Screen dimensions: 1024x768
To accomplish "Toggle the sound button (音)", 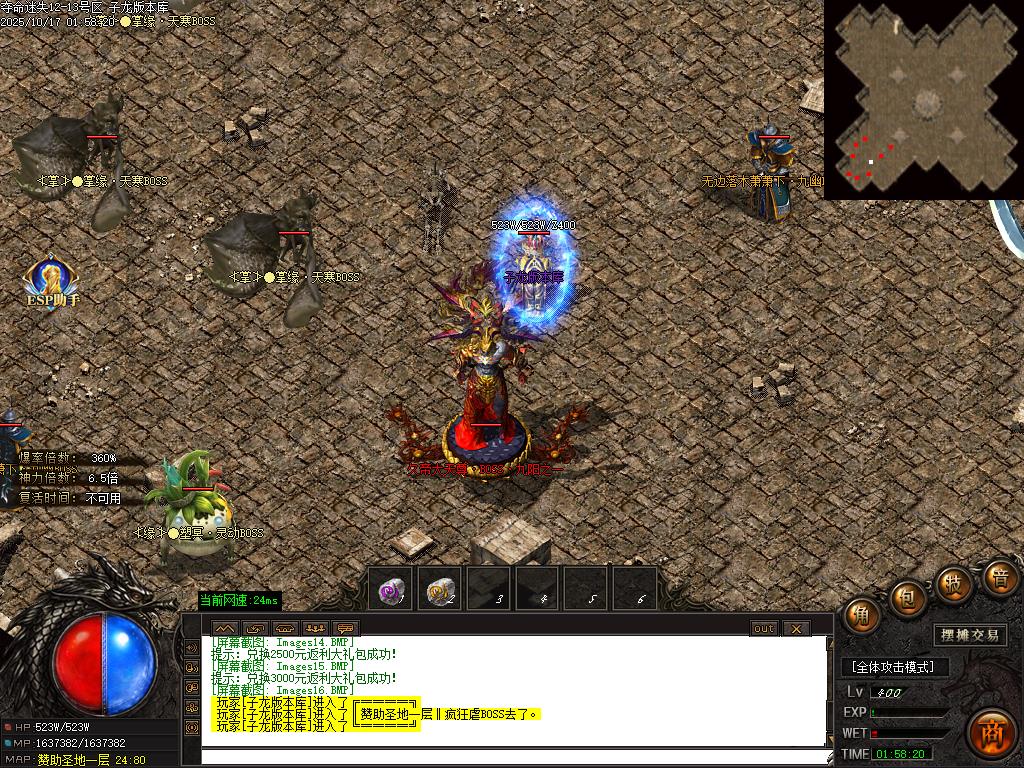I will point(999,576).
